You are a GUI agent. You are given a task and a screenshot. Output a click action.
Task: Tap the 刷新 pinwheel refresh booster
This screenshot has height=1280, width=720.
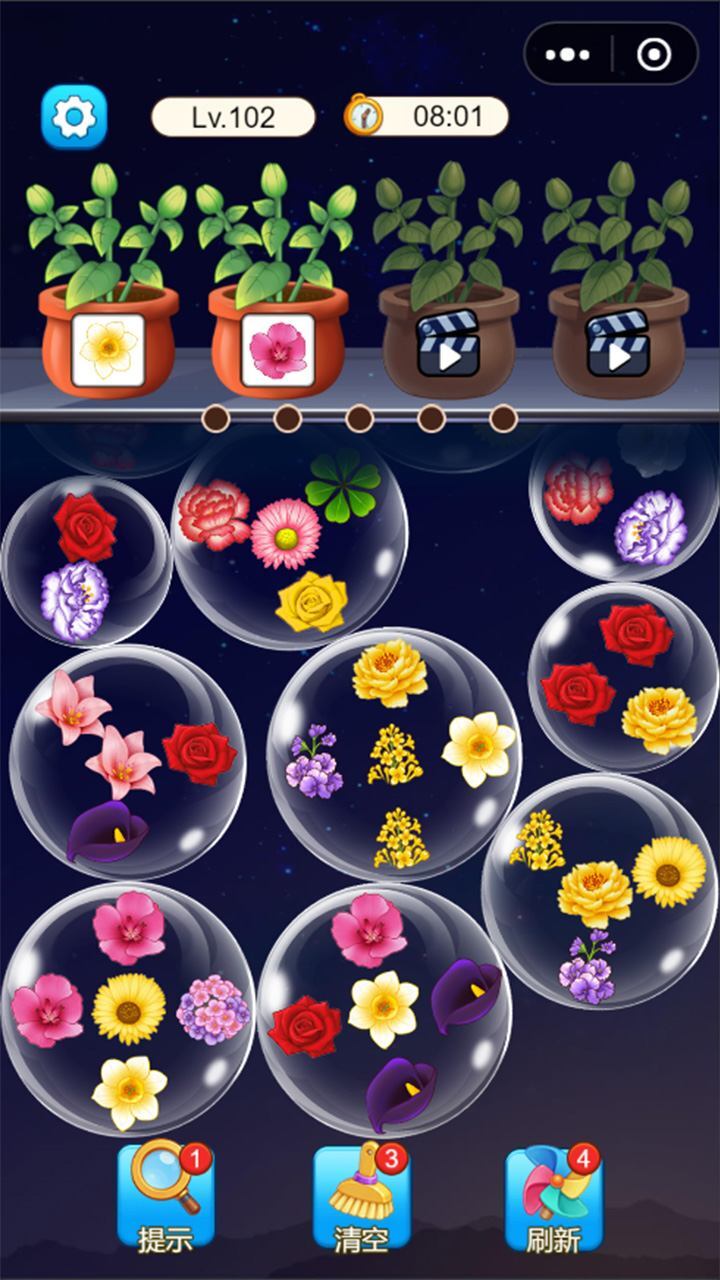tap(553, 1197)
